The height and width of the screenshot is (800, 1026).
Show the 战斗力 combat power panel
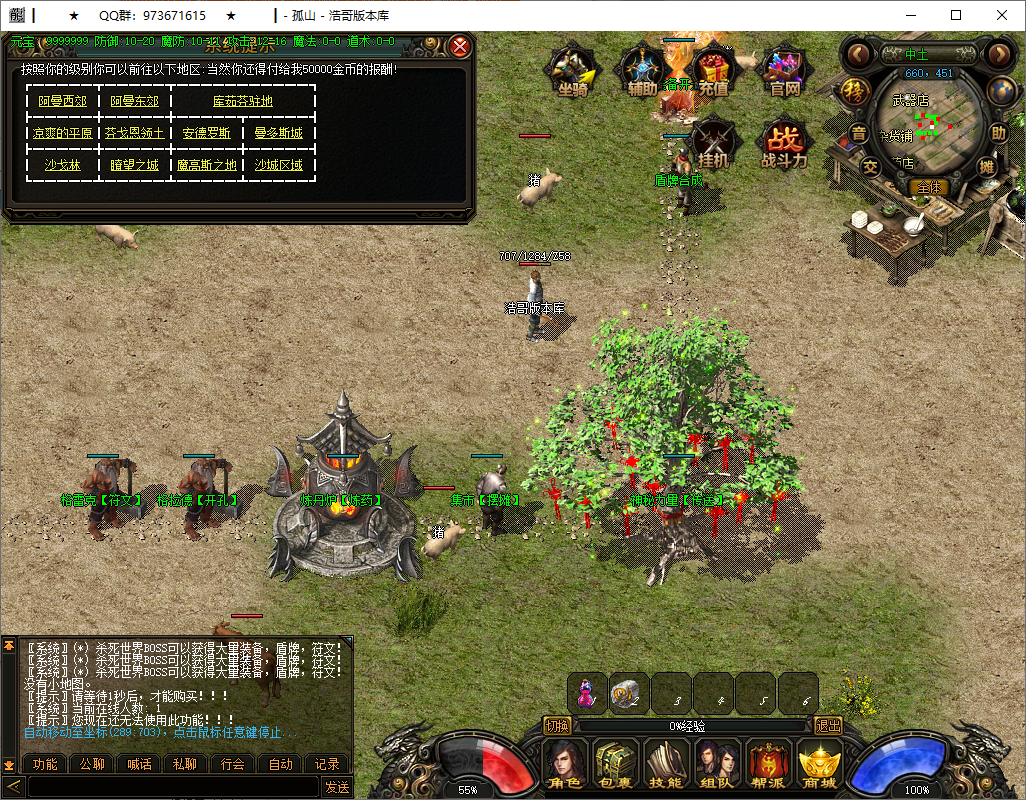point(784,143)
